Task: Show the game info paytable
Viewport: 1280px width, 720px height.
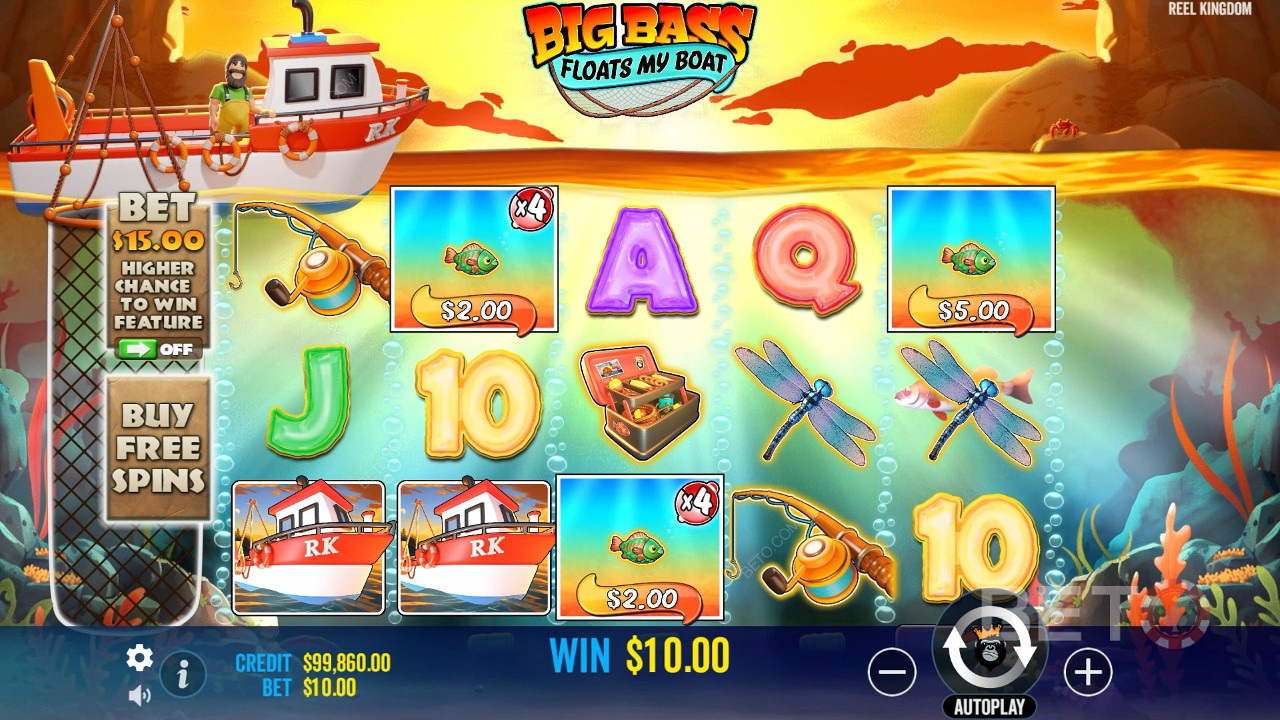Action: (x=183, y=675)
